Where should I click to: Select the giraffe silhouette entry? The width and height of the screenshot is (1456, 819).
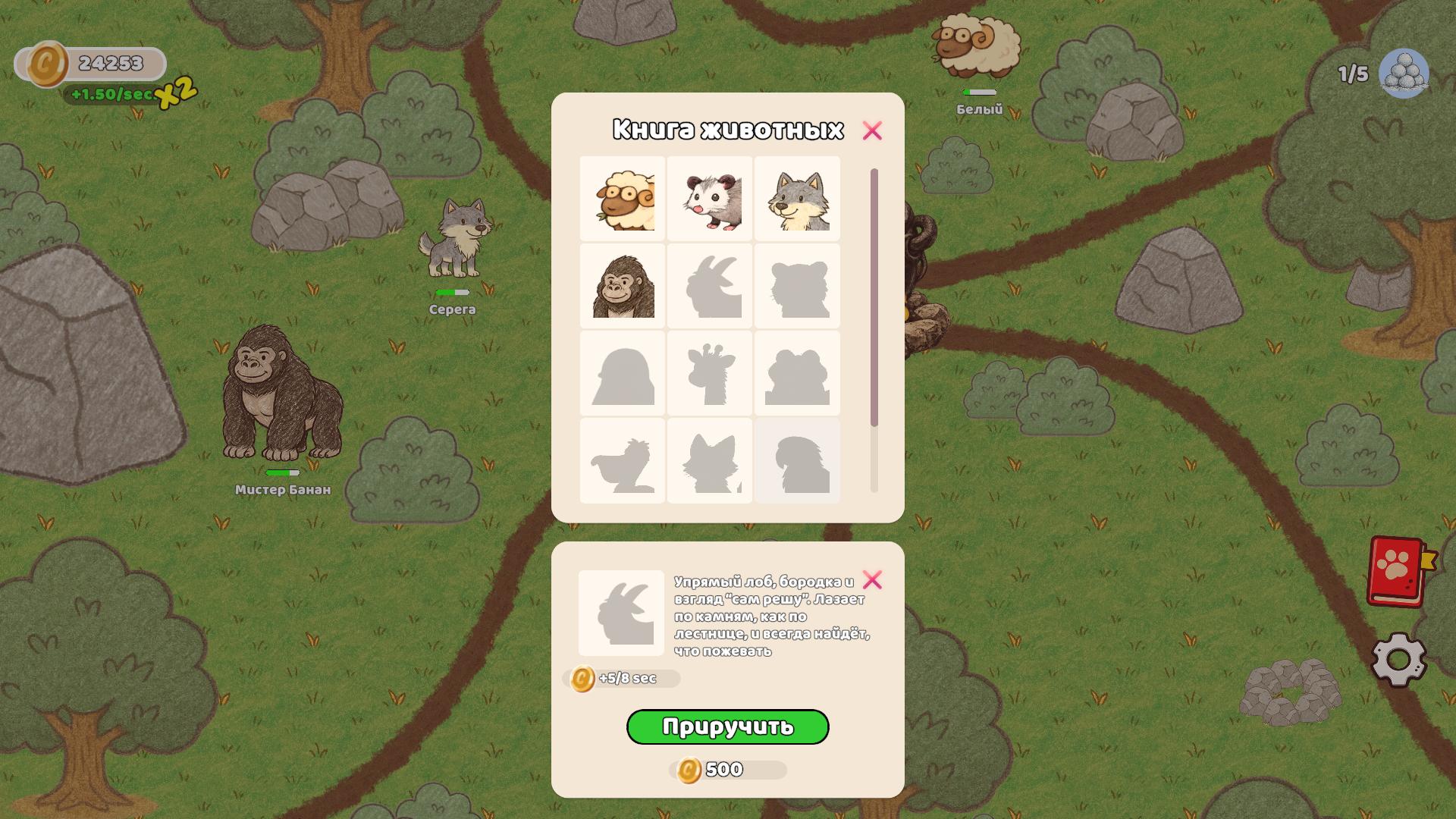(709, 373)
